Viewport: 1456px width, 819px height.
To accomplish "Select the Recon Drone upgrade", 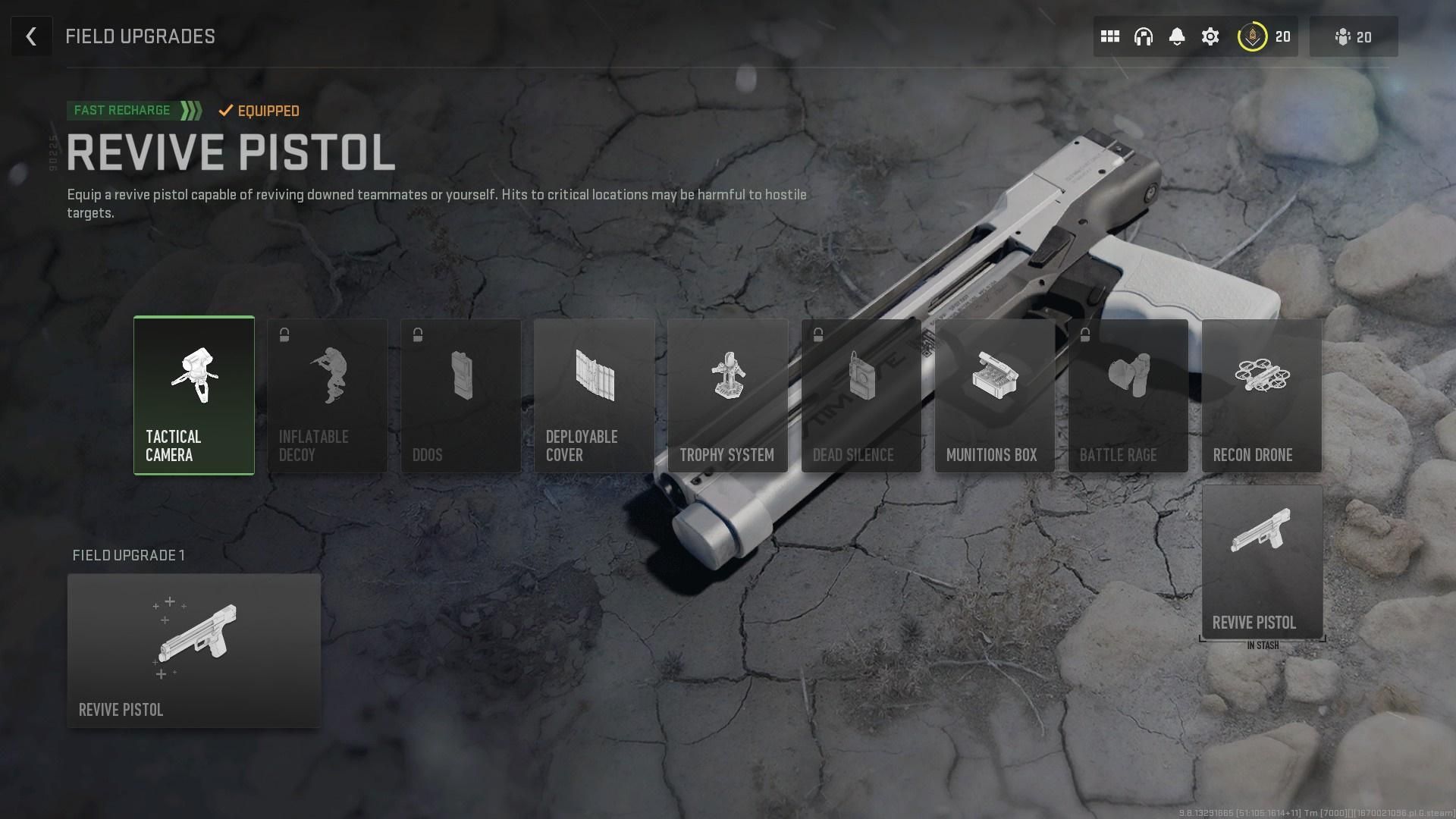I will click(1261, 394).
